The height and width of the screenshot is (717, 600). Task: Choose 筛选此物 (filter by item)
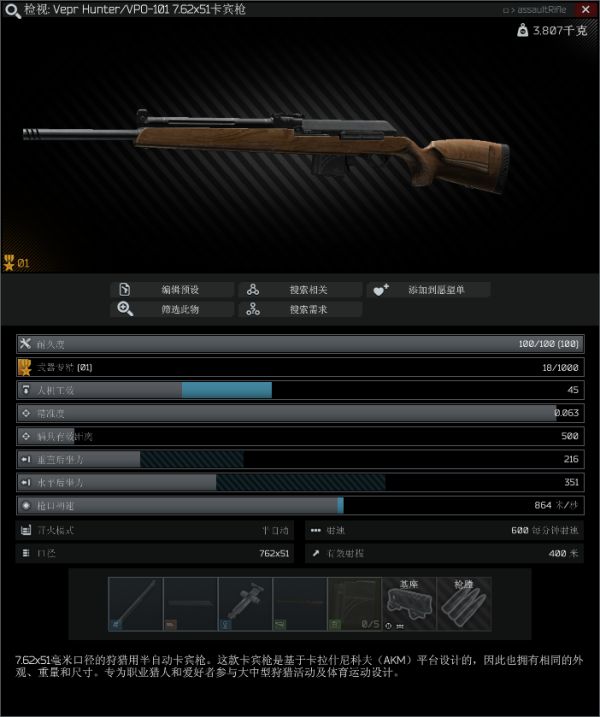[173, 309]
